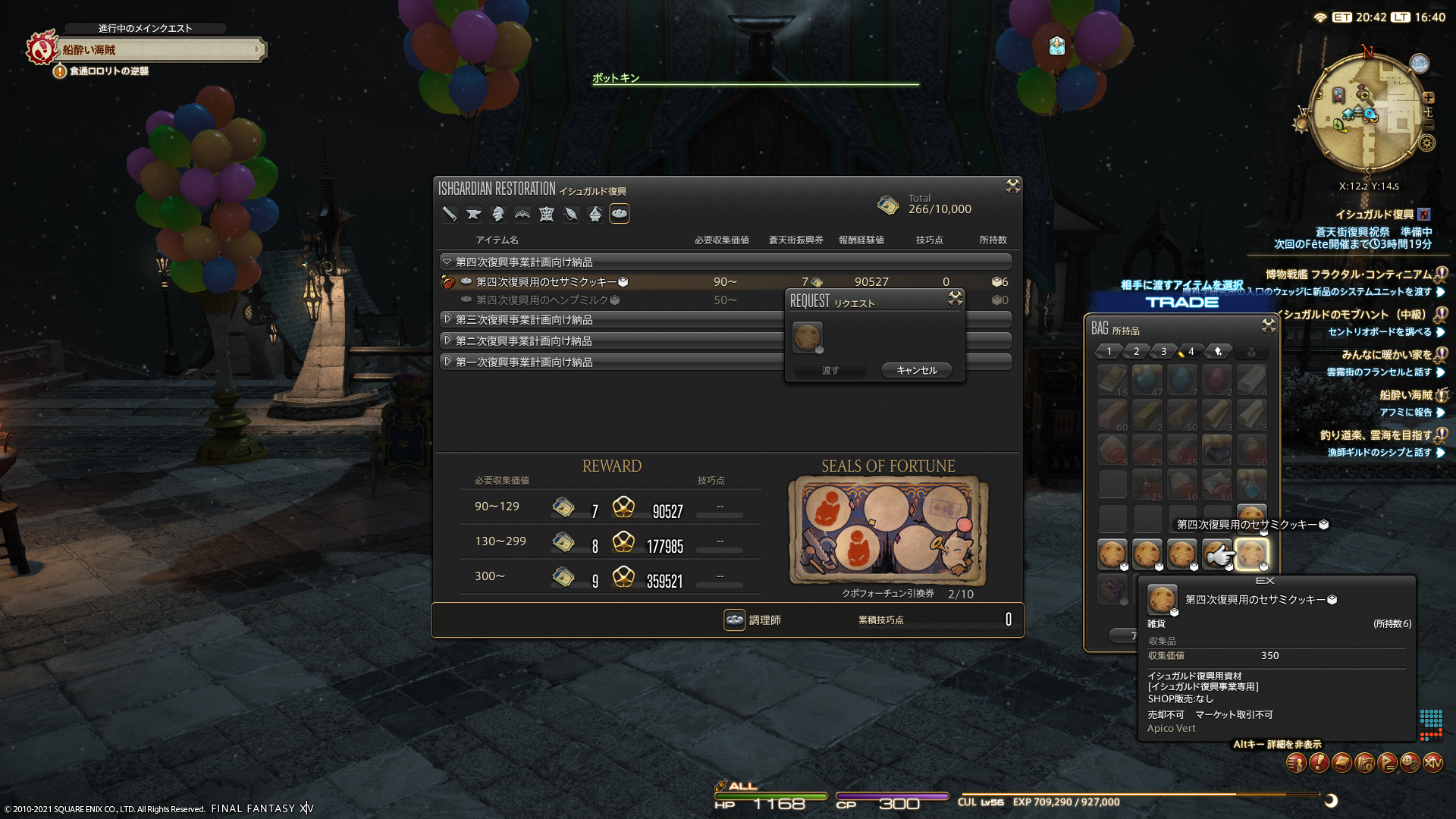Open bag tab 3
Viewport: 1456px width, 819px height.
coord(1163,351)
